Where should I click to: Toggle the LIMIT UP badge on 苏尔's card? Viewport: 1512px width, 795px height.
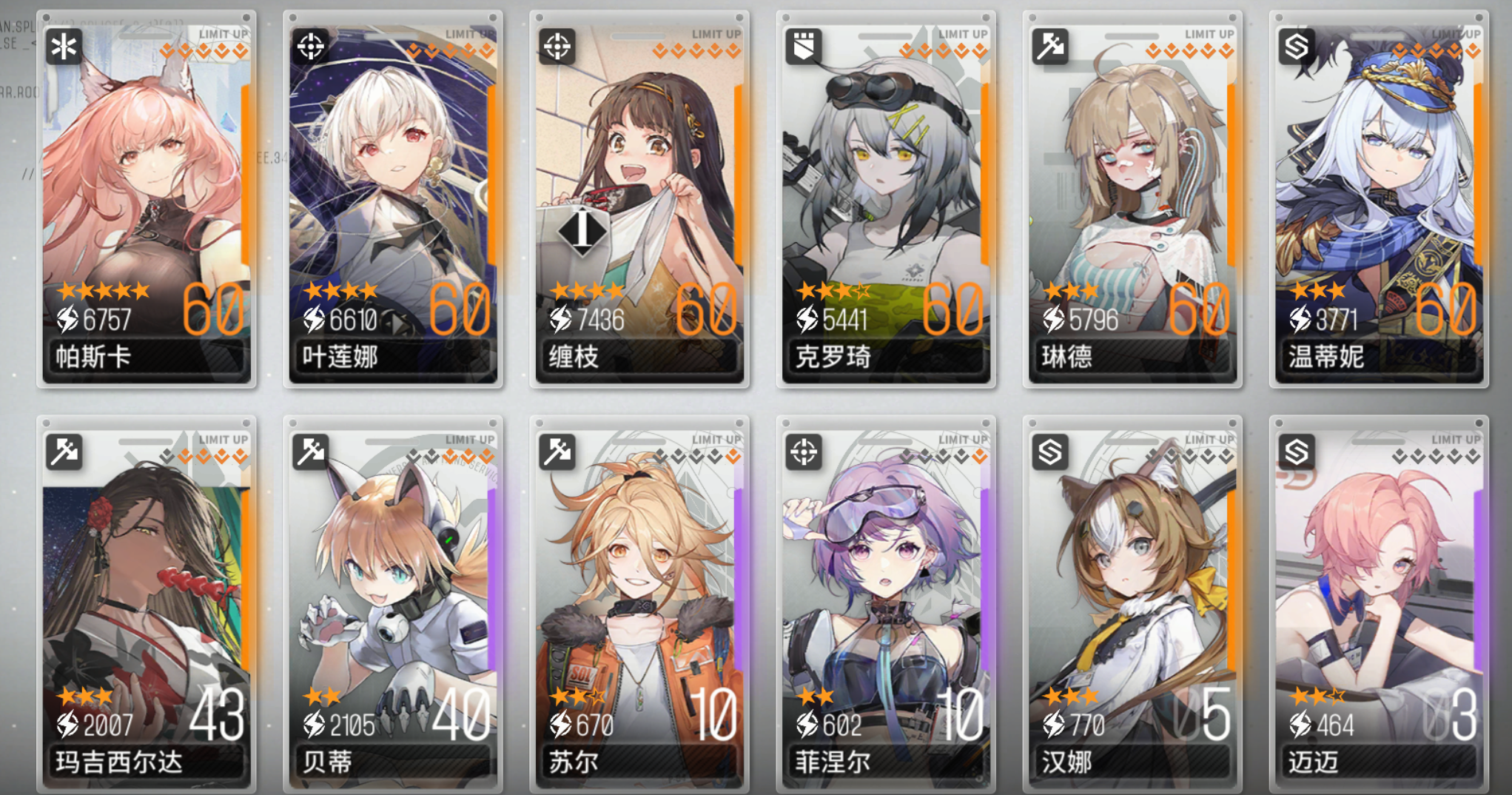point(715,438)
